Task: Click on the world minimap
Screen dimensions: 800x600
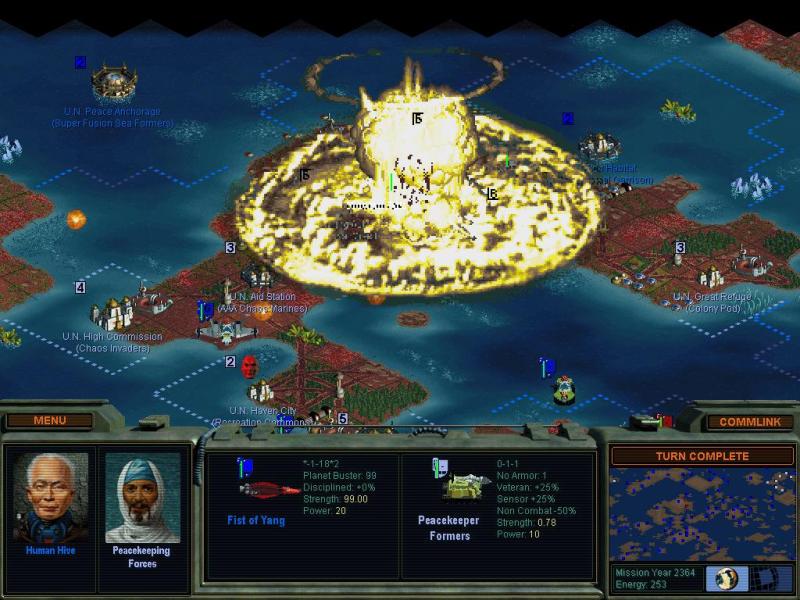Action: (700, 514)
